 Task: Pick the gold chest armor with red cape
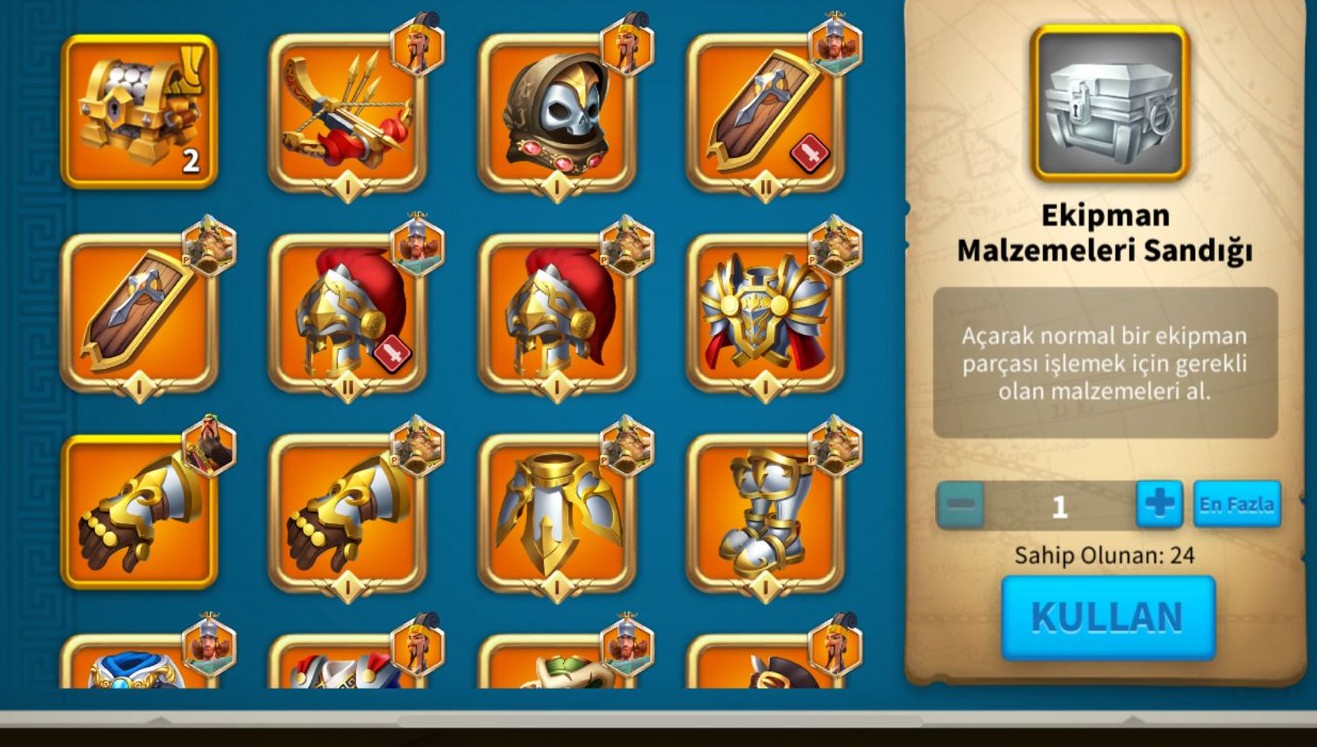(765, 312)
